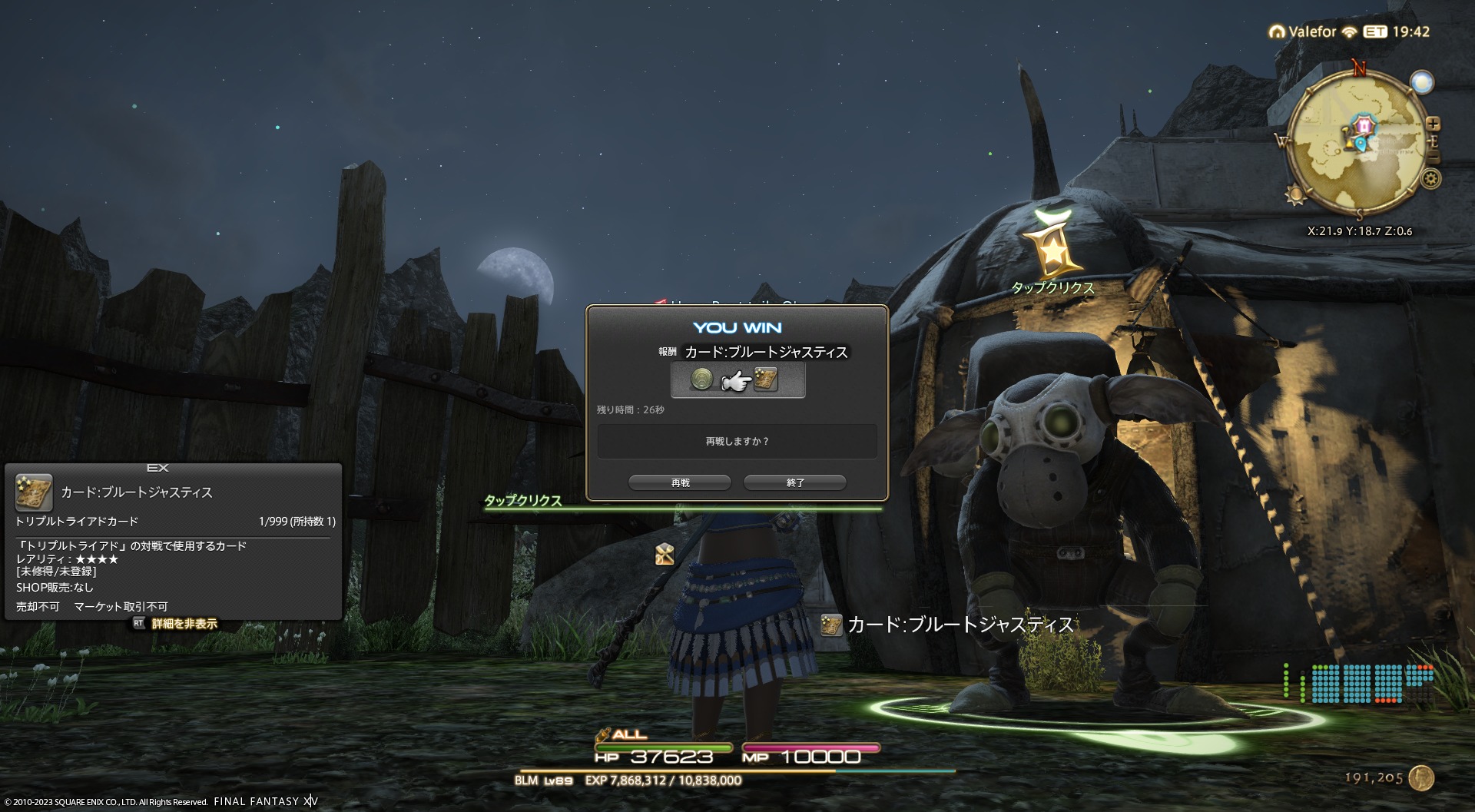Zoom in the minimap with plus button

(1433, 124)
